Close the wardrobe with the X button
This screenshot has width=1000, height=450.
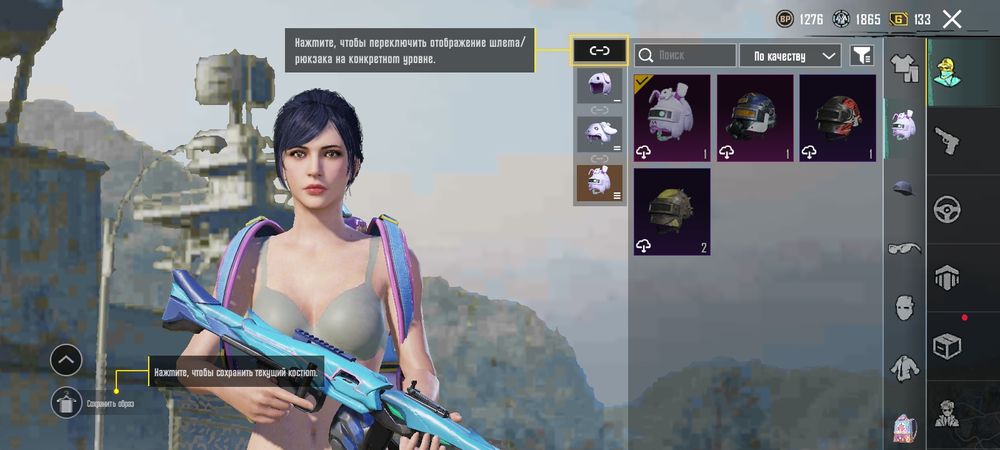click(952, 19)
